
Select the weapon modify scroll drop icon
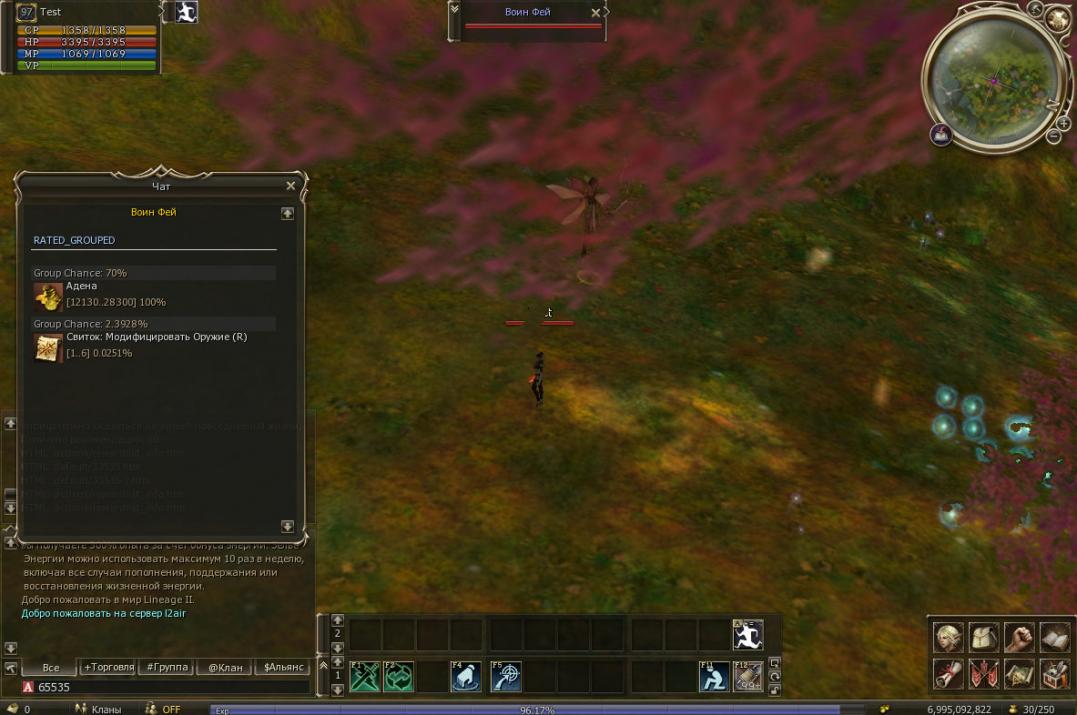point(48,347)
